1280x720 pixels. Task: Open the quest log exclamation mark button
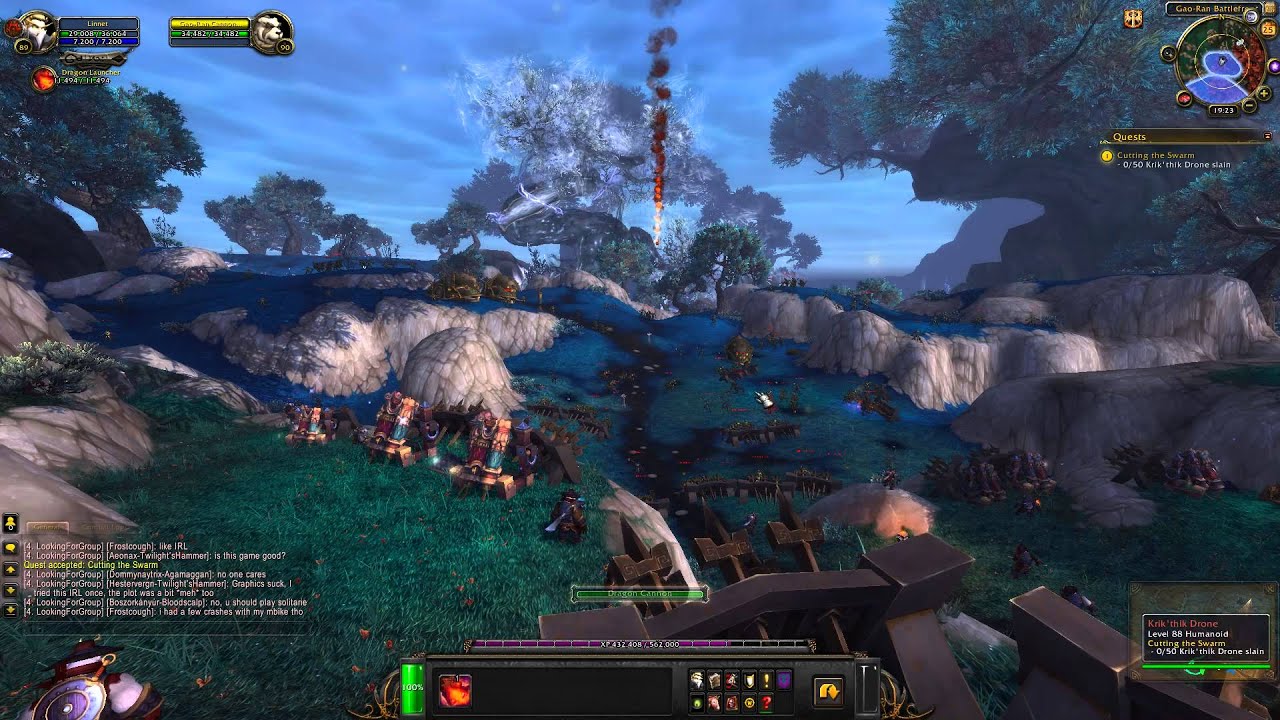coord(766,680)
